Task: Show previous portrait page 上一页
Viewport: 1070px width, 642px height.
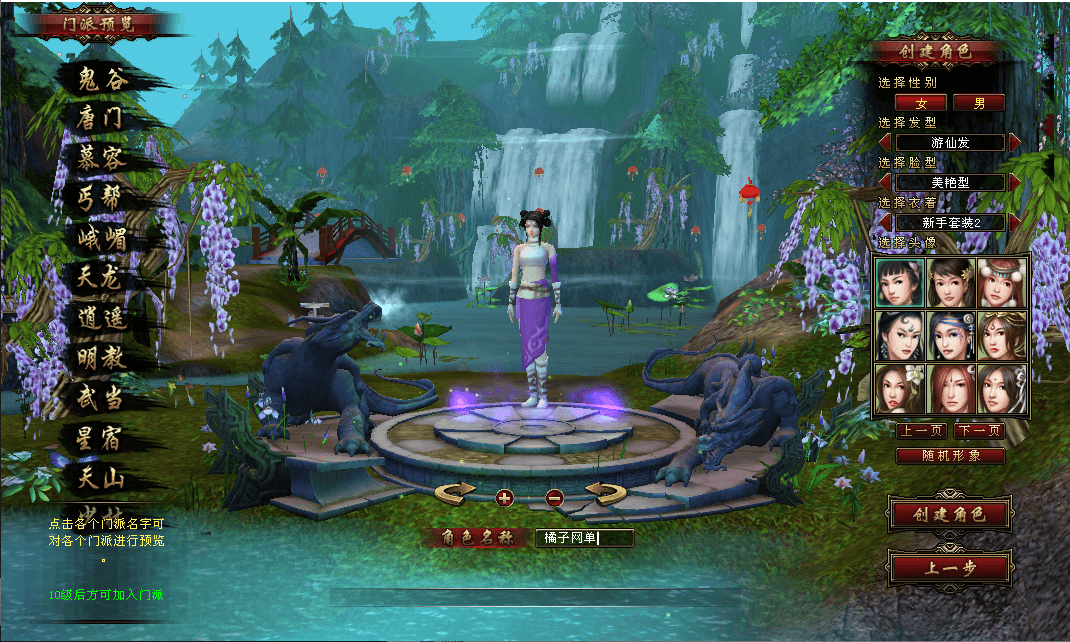Action: click(x=921, y=431)
